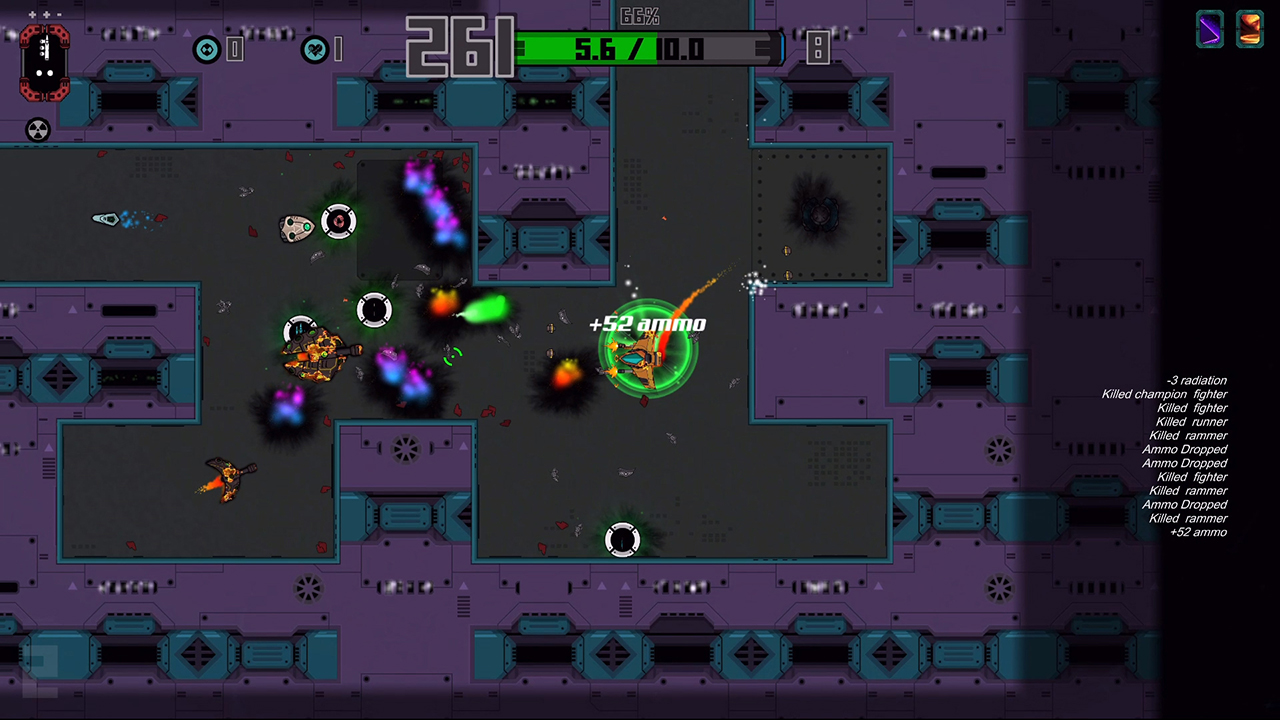Expand the heart count indicator box
The width and height of the screenshot is (1280, 720).
(339, 48)
